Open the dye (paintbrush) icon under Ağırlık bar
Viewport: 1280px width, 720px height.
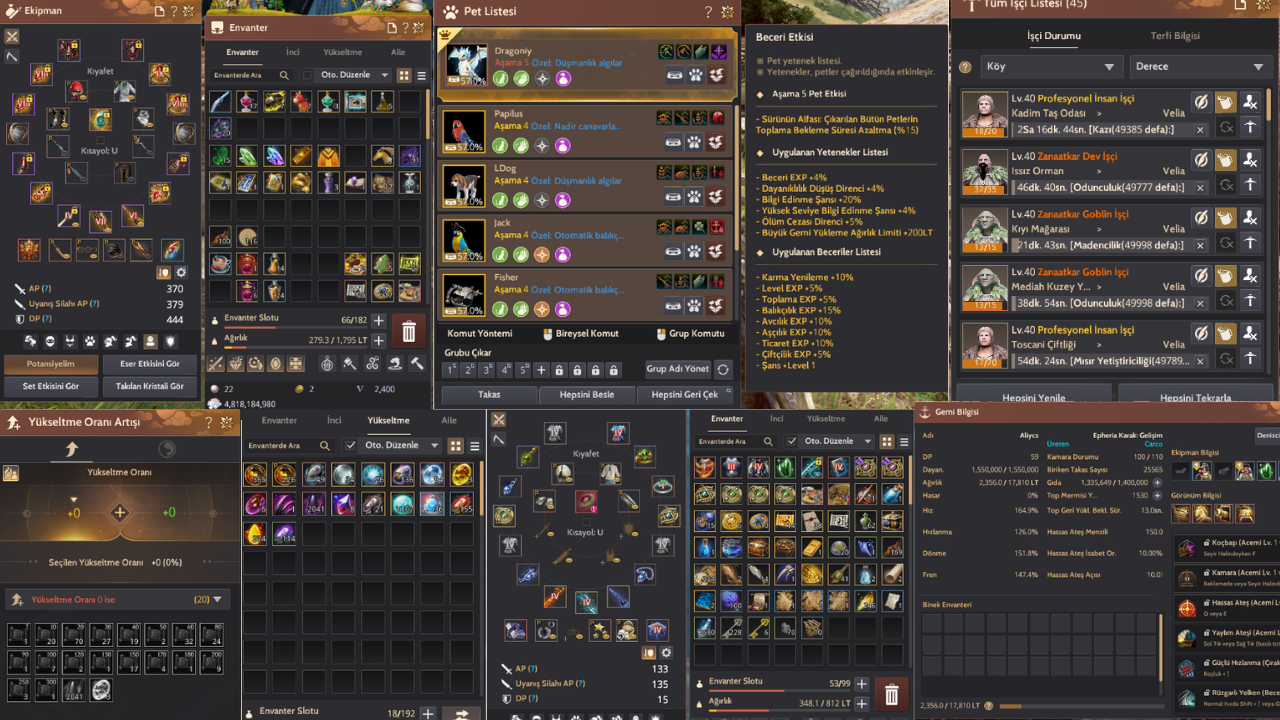(350, 364)
